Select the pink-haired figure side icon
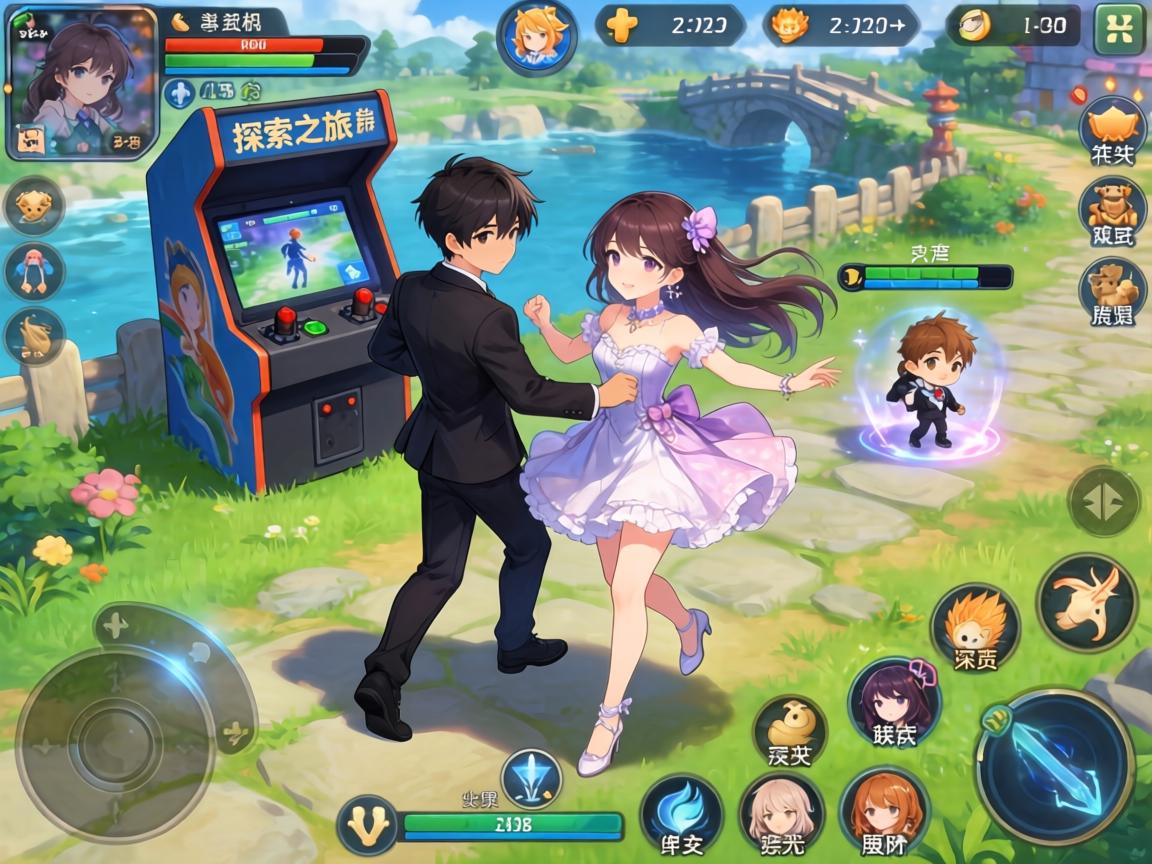The height and width of the screenshot is (864, 1152). [x=34, y=270]
